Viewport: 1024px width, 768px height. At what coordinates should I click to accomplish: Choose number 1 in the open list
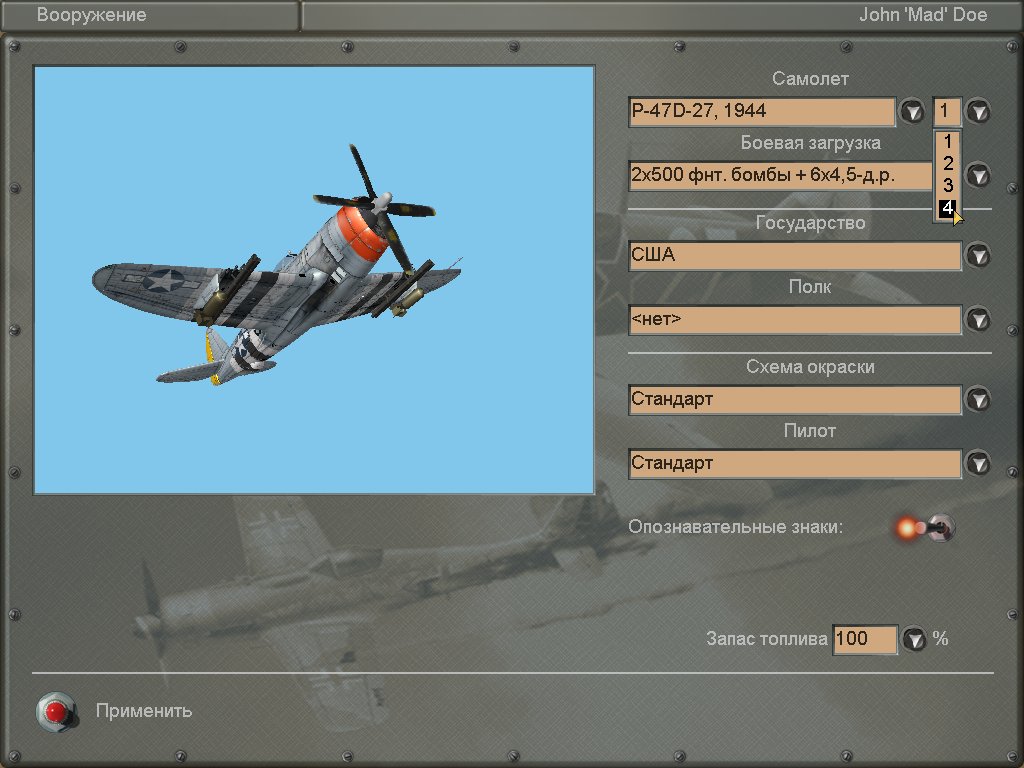(947, 142)
